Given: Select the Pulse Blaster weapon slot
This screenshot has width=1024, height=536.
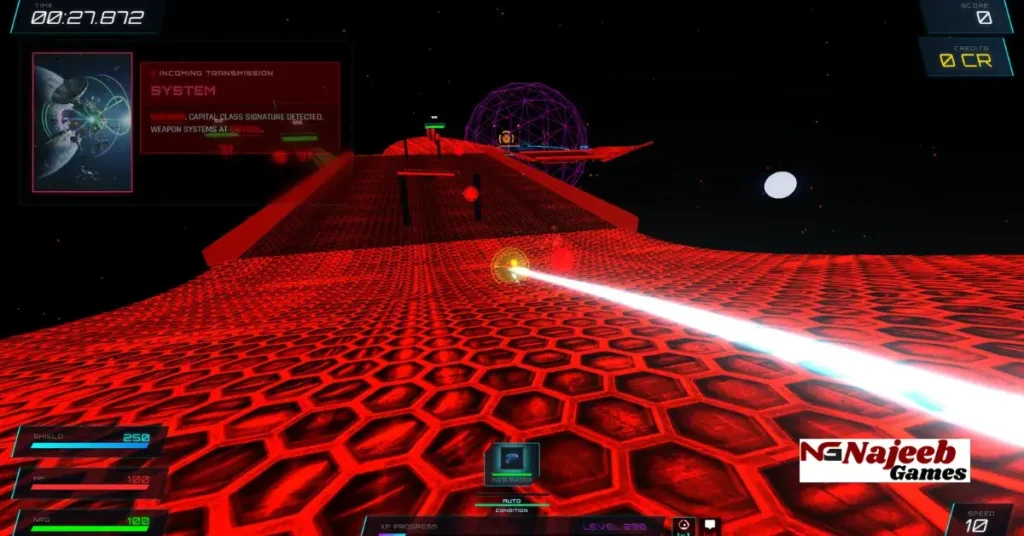Looking at the screenshot, I should pyautogui.click(x=512, y=463).
